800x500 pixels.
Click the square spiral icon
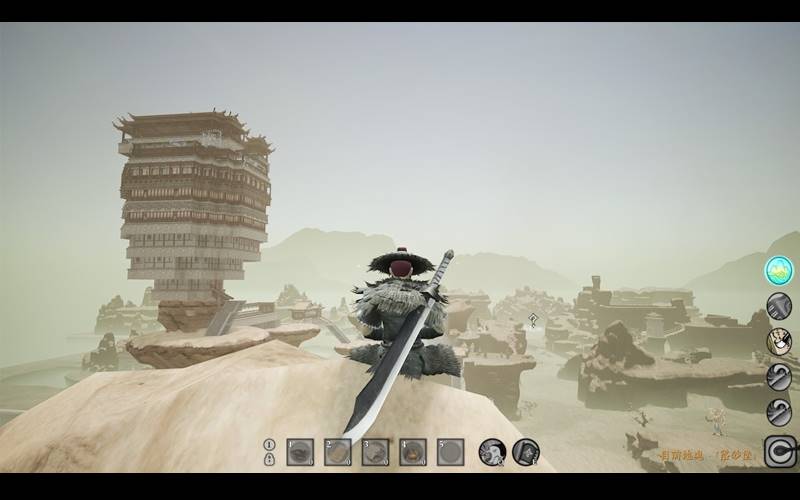(779, 451)
